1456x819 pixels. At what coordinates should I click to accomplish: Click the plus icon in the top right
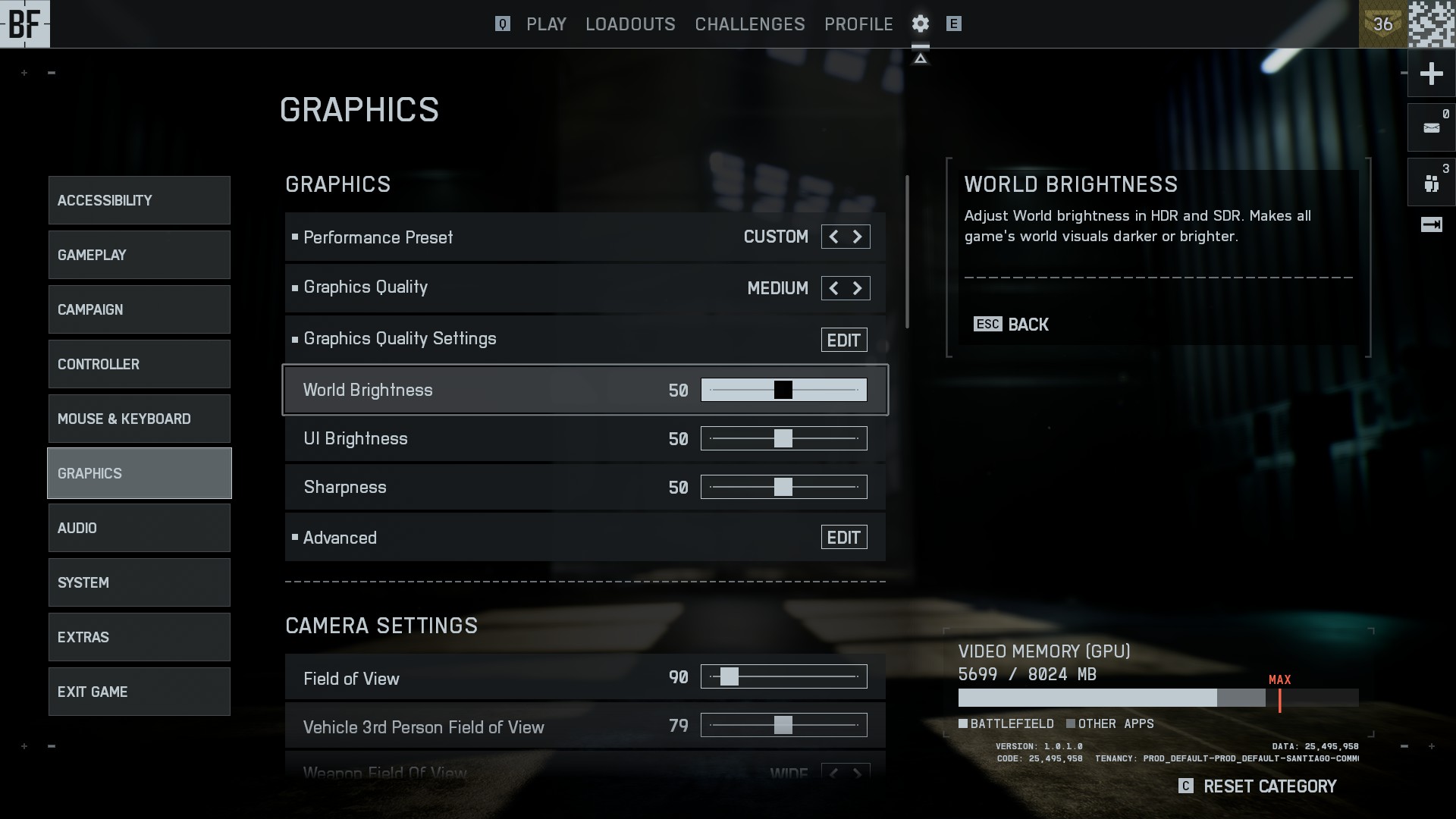tap(1431, 74)
